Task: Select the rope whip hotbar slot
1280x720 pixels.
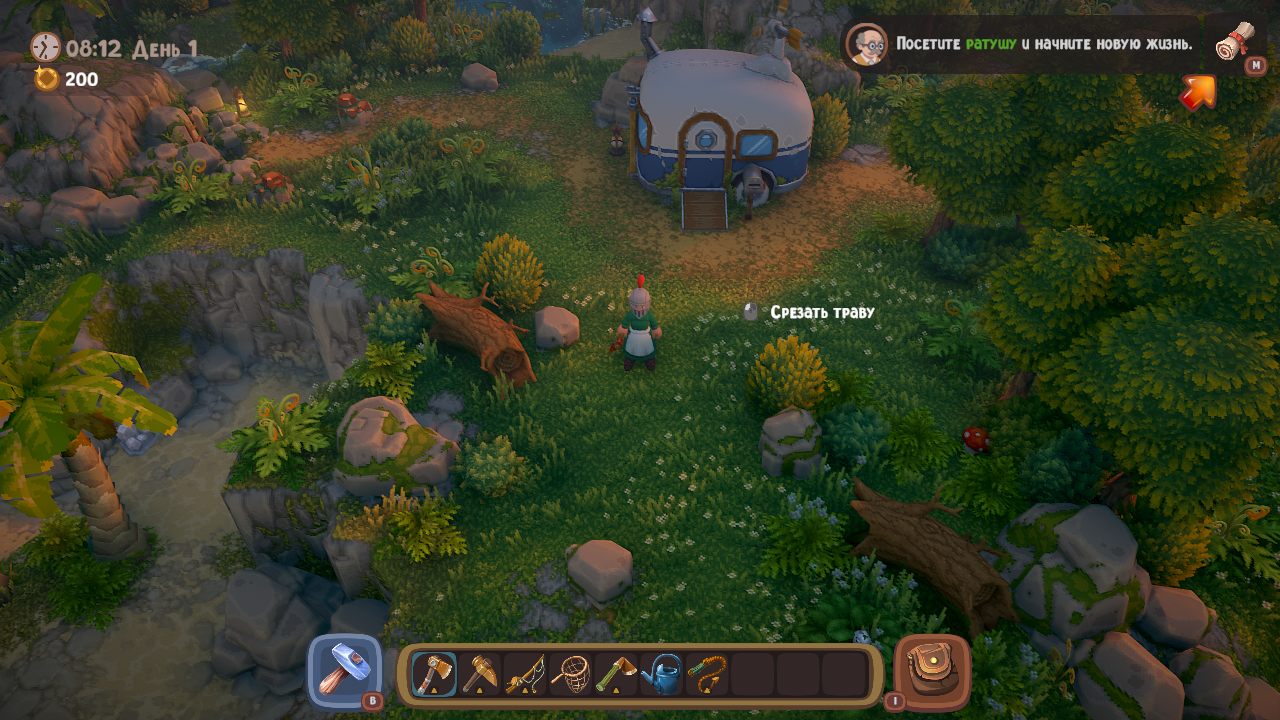Action: pos(707,675)
